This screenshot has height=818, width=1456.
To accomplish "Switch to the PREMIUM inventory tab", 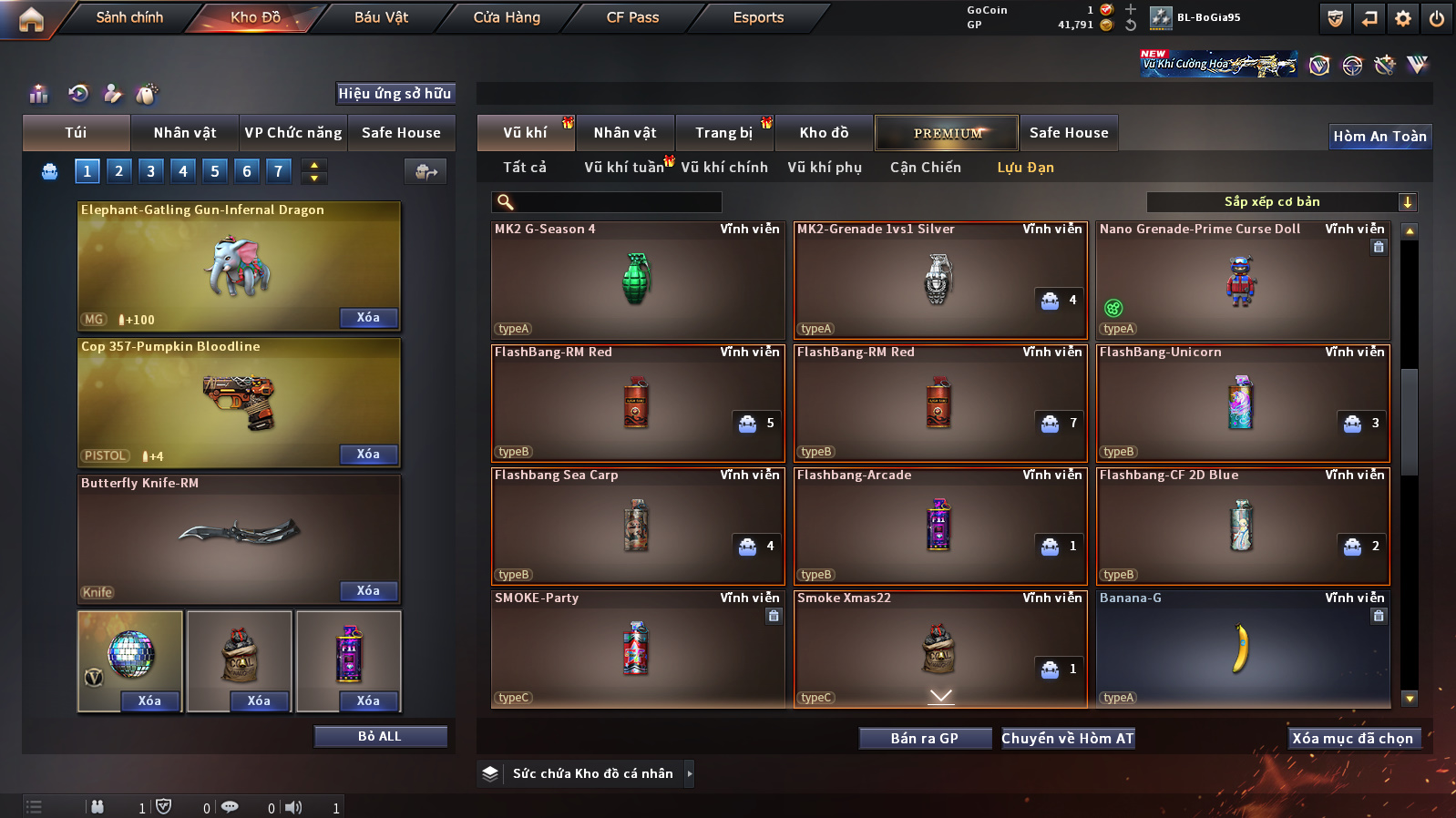I will tap(948, 133).
